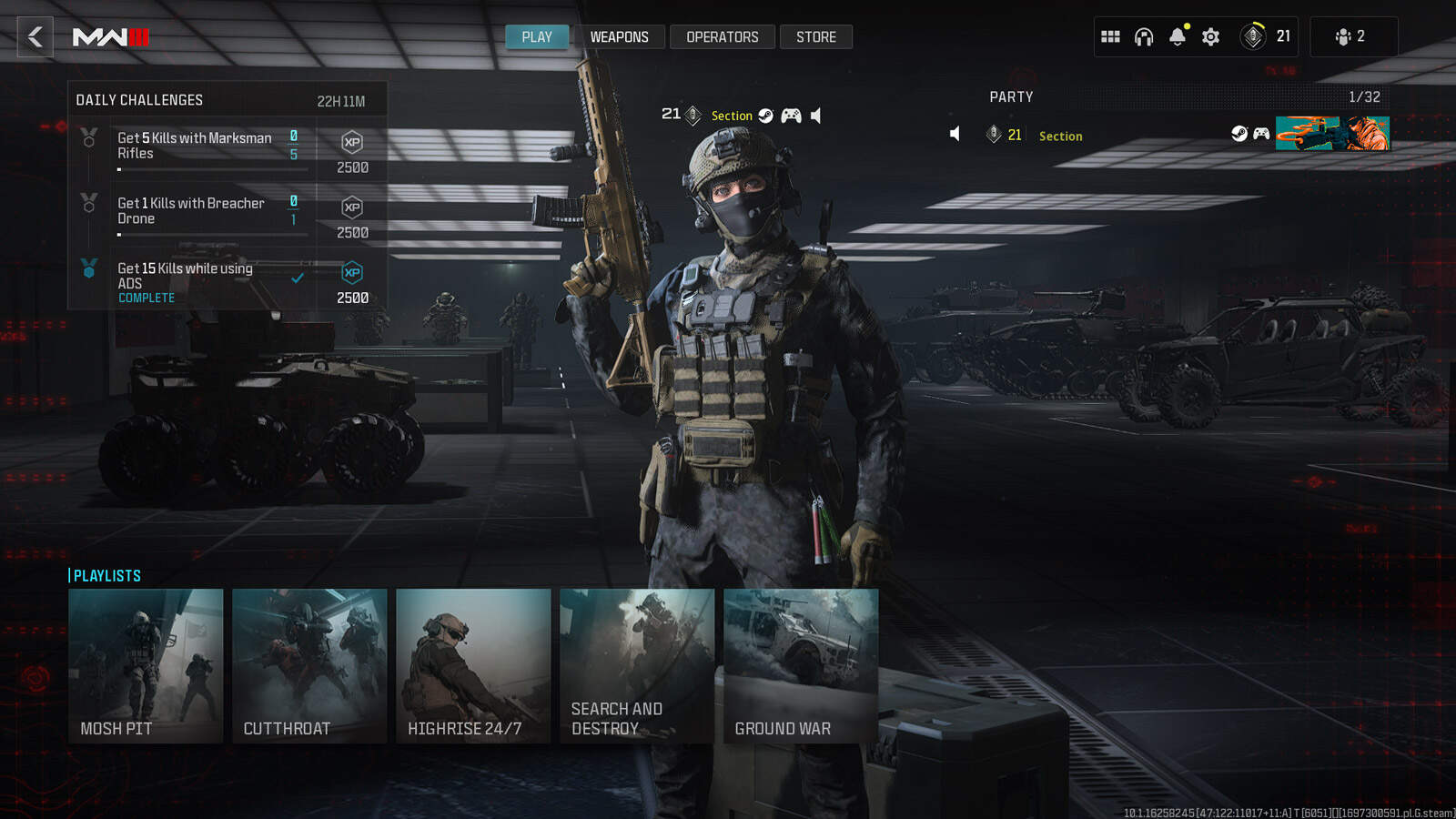1456x819 pixels.
Task: Open the grid menu icon
Action: (1110, 36)
